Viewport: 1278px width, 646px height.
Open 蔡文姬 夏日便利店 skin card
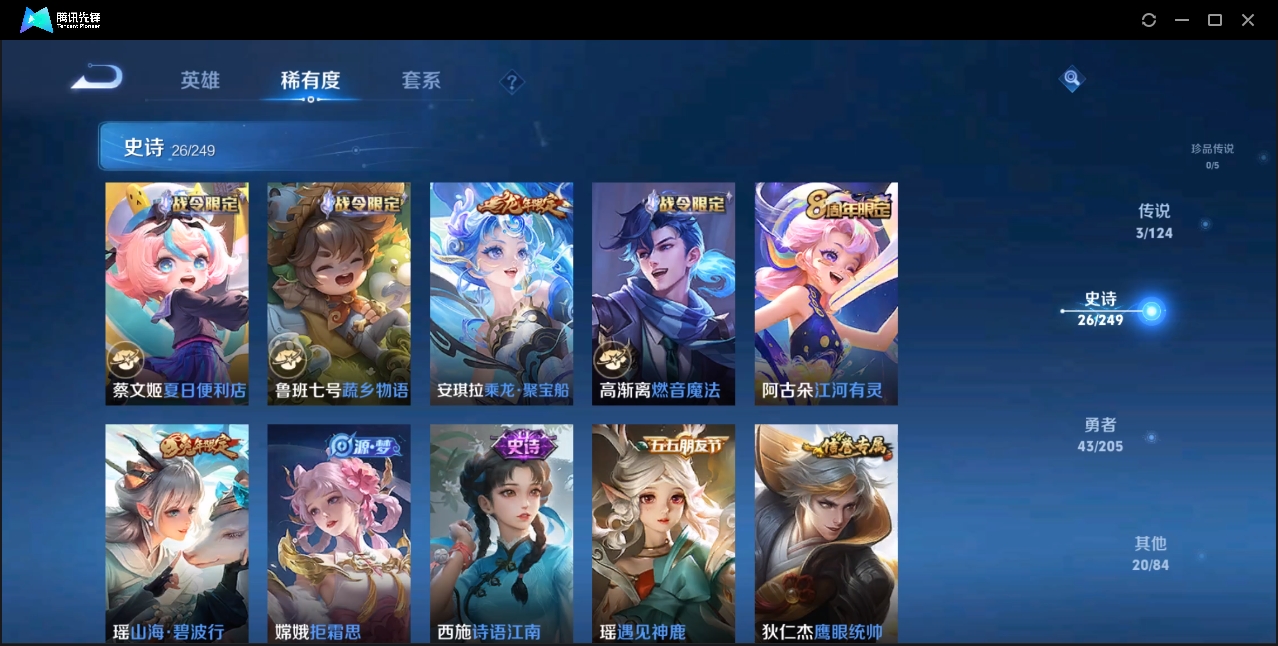coord(177,293)
